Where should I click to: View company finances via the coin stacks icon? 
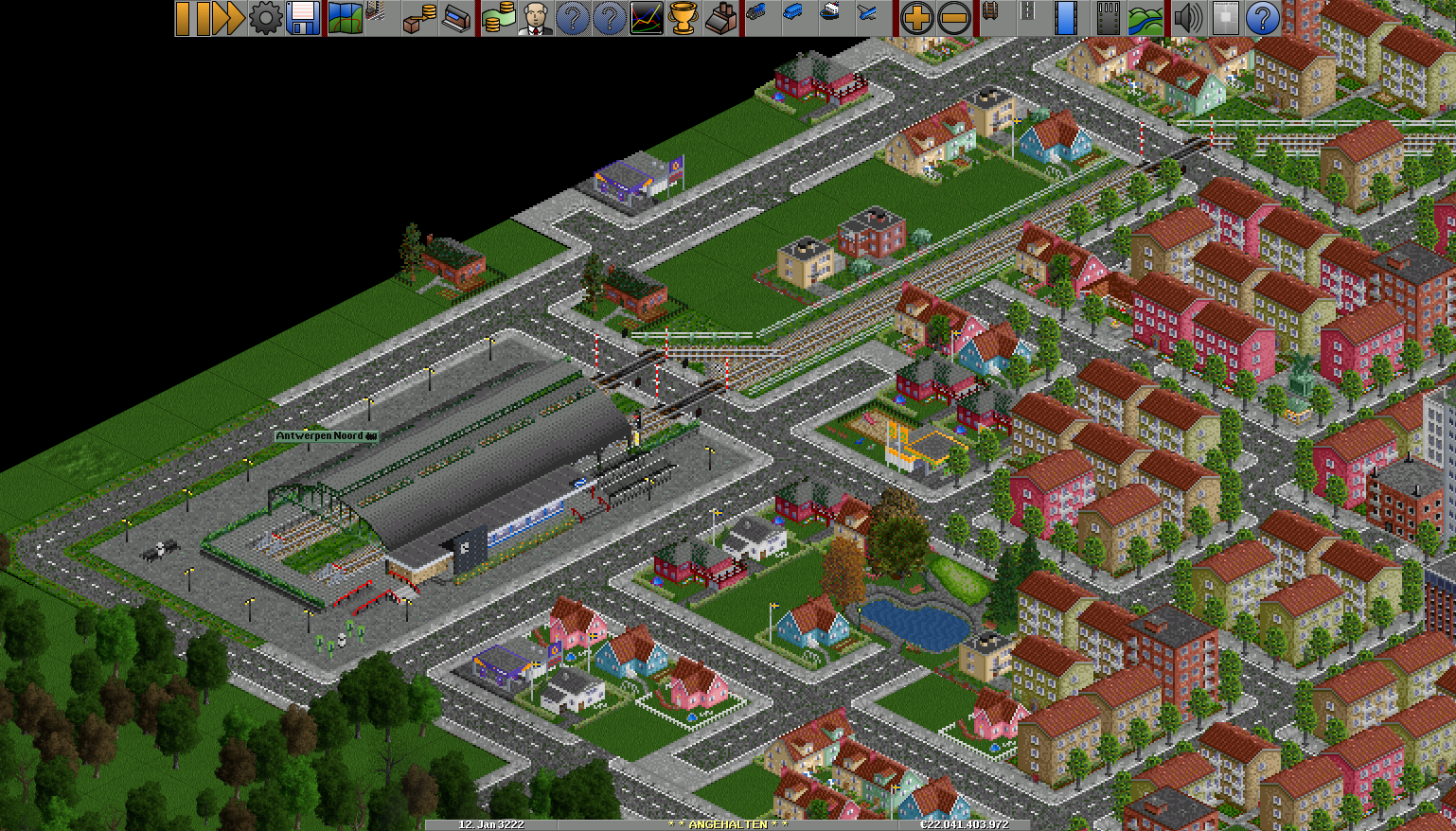(498, 18)
